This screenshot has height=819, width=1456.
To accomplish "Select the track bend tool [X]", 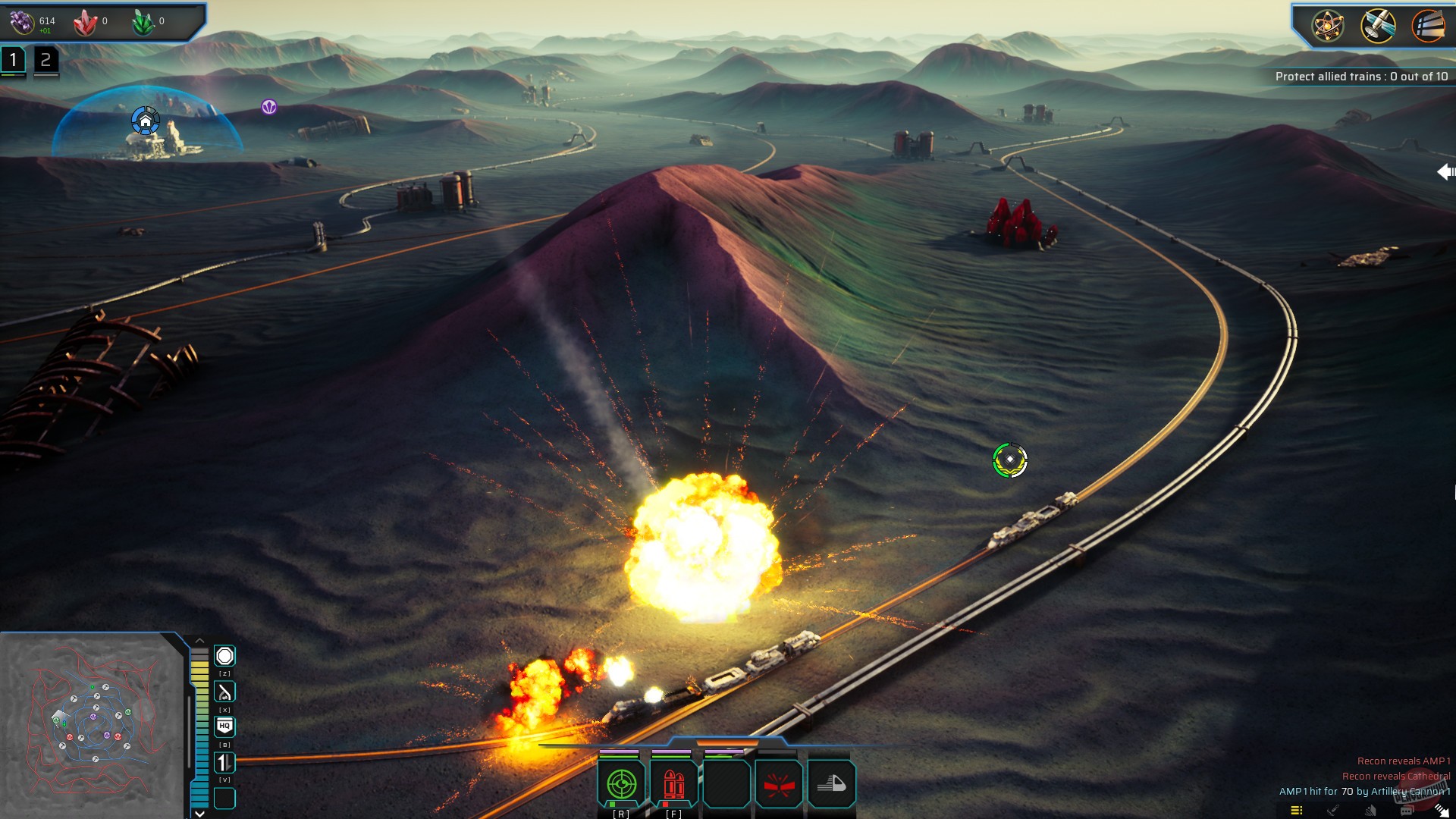I will (224, 690).
